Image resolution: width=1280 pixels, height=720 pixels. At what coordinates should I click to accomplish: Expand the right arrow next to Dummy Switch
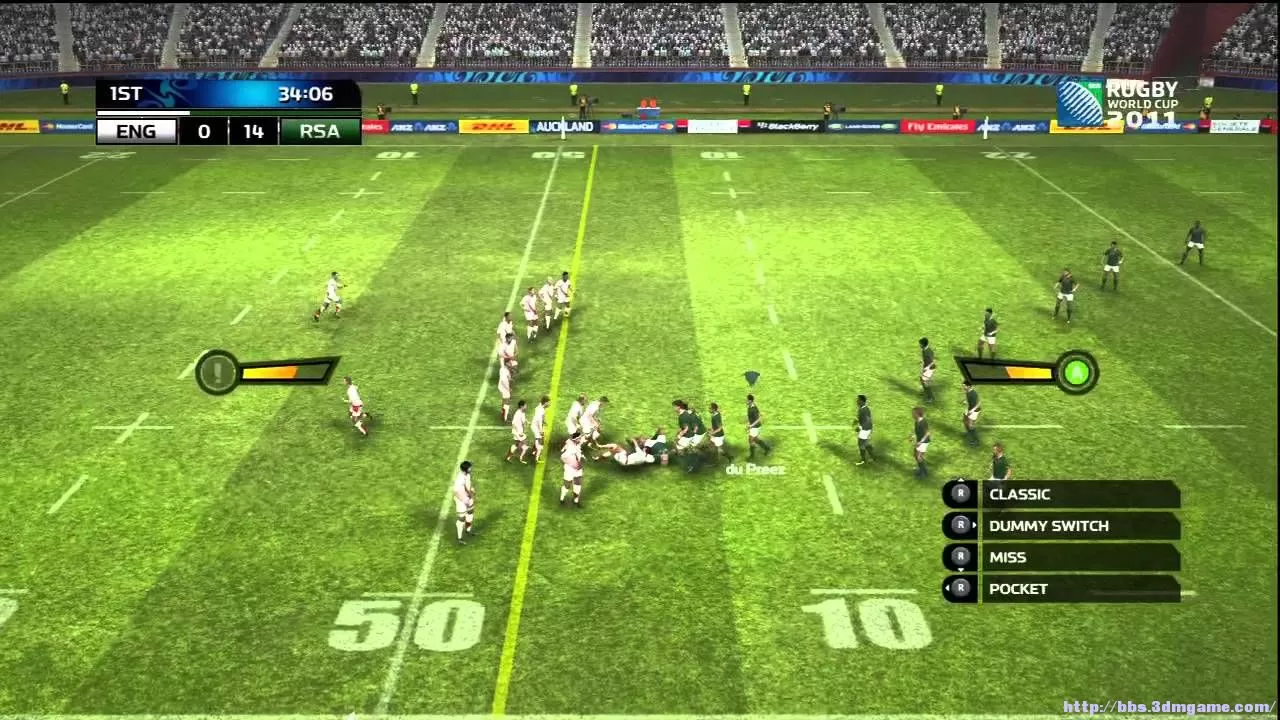974,525
